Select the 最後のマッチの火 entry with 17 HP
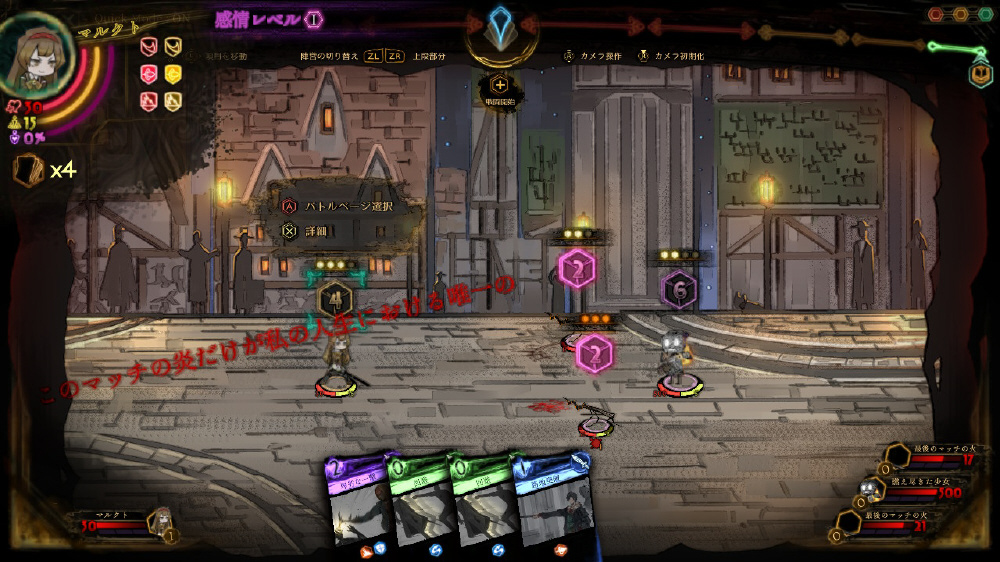The image size is (1000, 562). [x=925, y=456]
